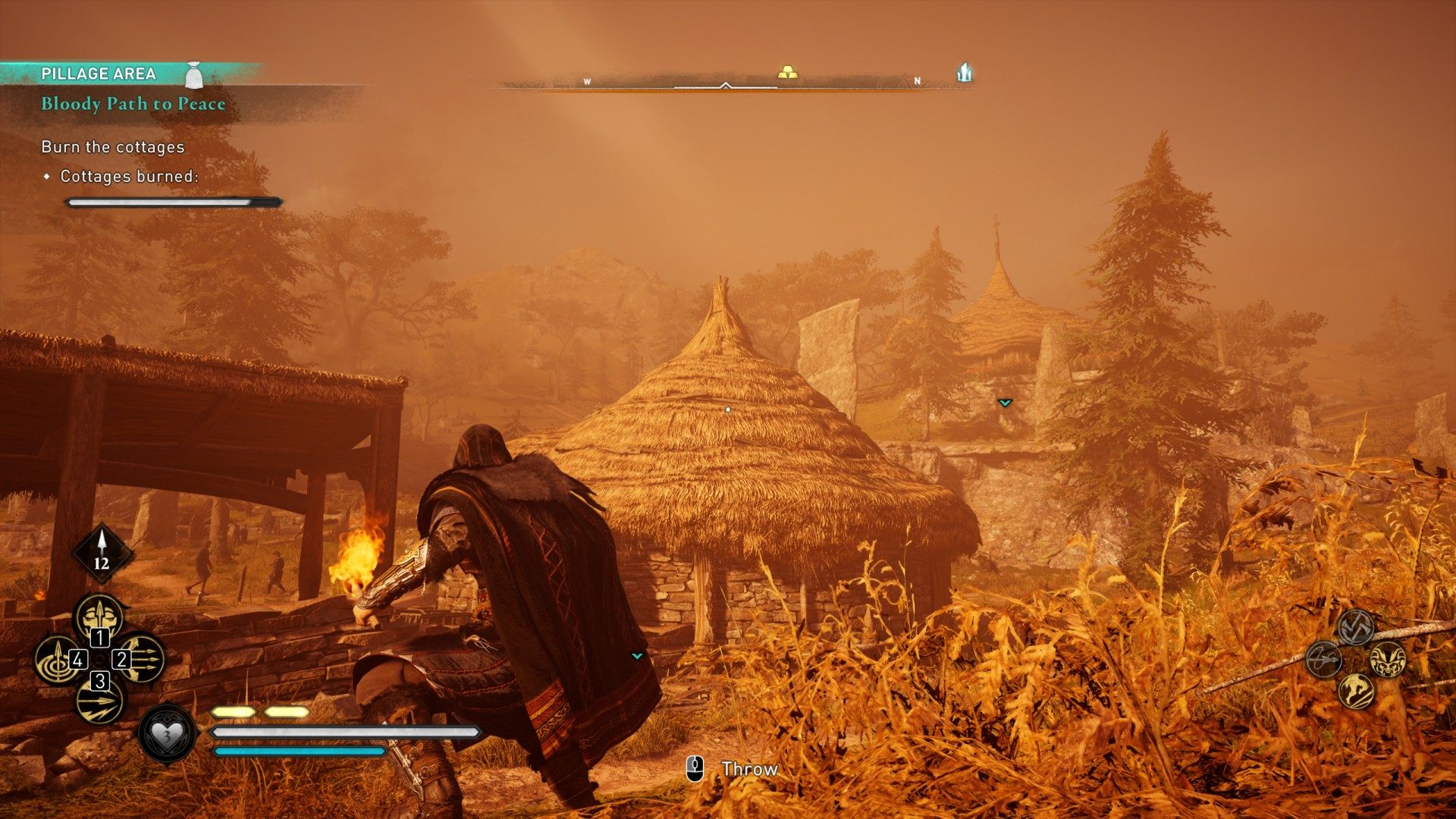Trigger the lightning arrow ability in slot 3
Screen dimensions: 1456x819
[x=99, y=701]
